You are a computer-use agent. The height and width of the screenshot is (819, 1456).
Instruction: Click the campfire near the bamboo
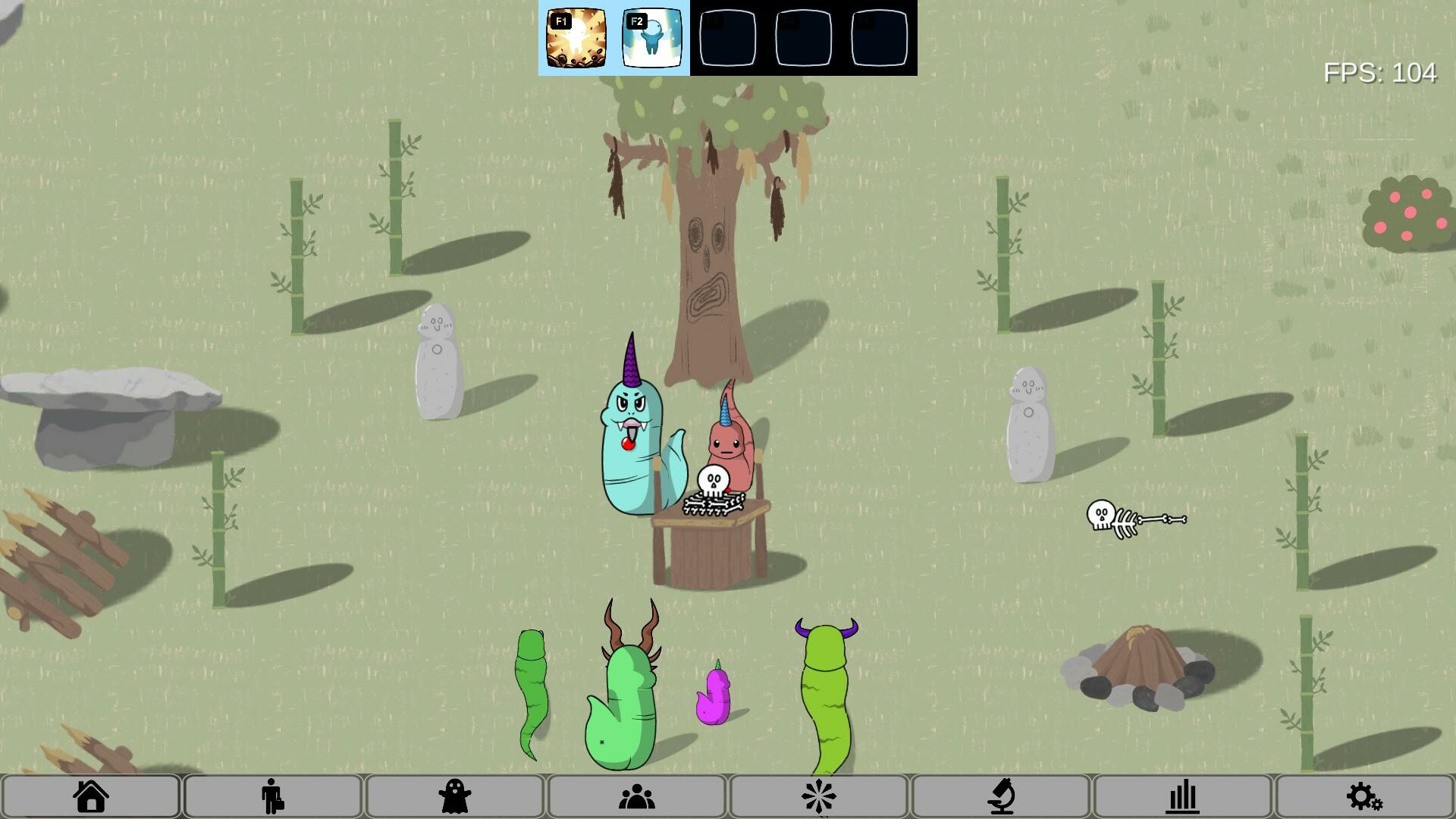pyautogui.click(x=1141, y=667)
